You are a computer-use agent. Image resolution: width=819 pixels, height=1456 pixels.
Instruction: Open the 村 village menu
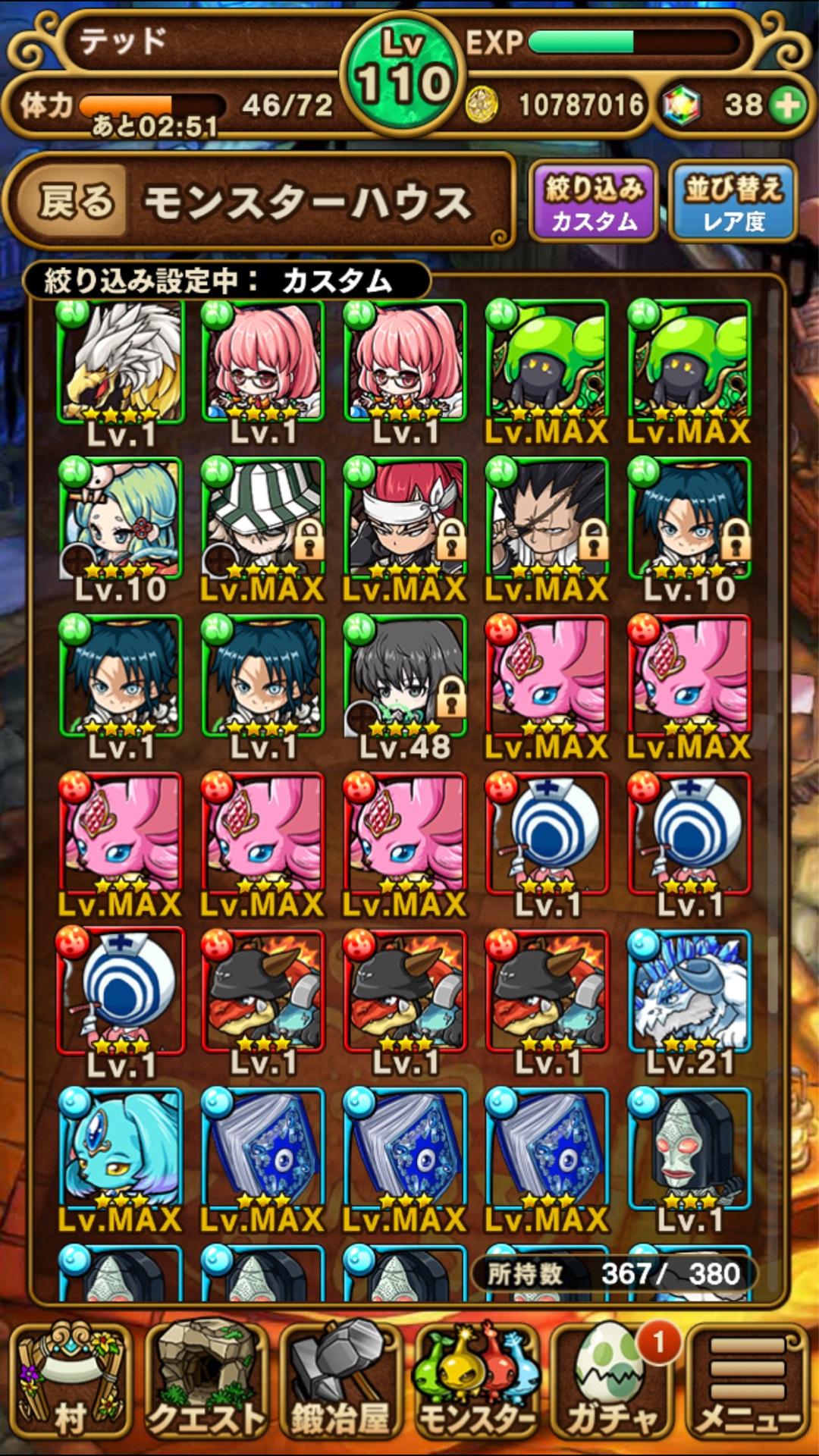pos(71,1382)
